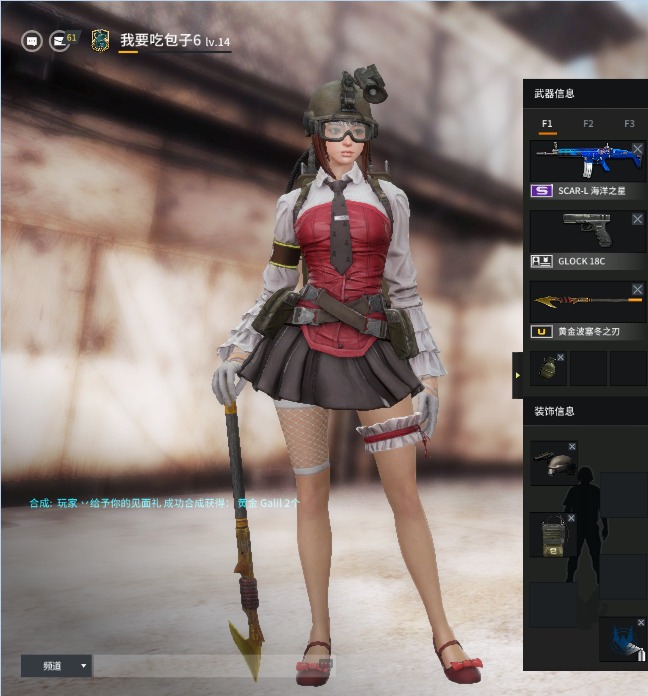Select the backpack decoration slot
648x696 pixels.
click(x=552, y=534)
